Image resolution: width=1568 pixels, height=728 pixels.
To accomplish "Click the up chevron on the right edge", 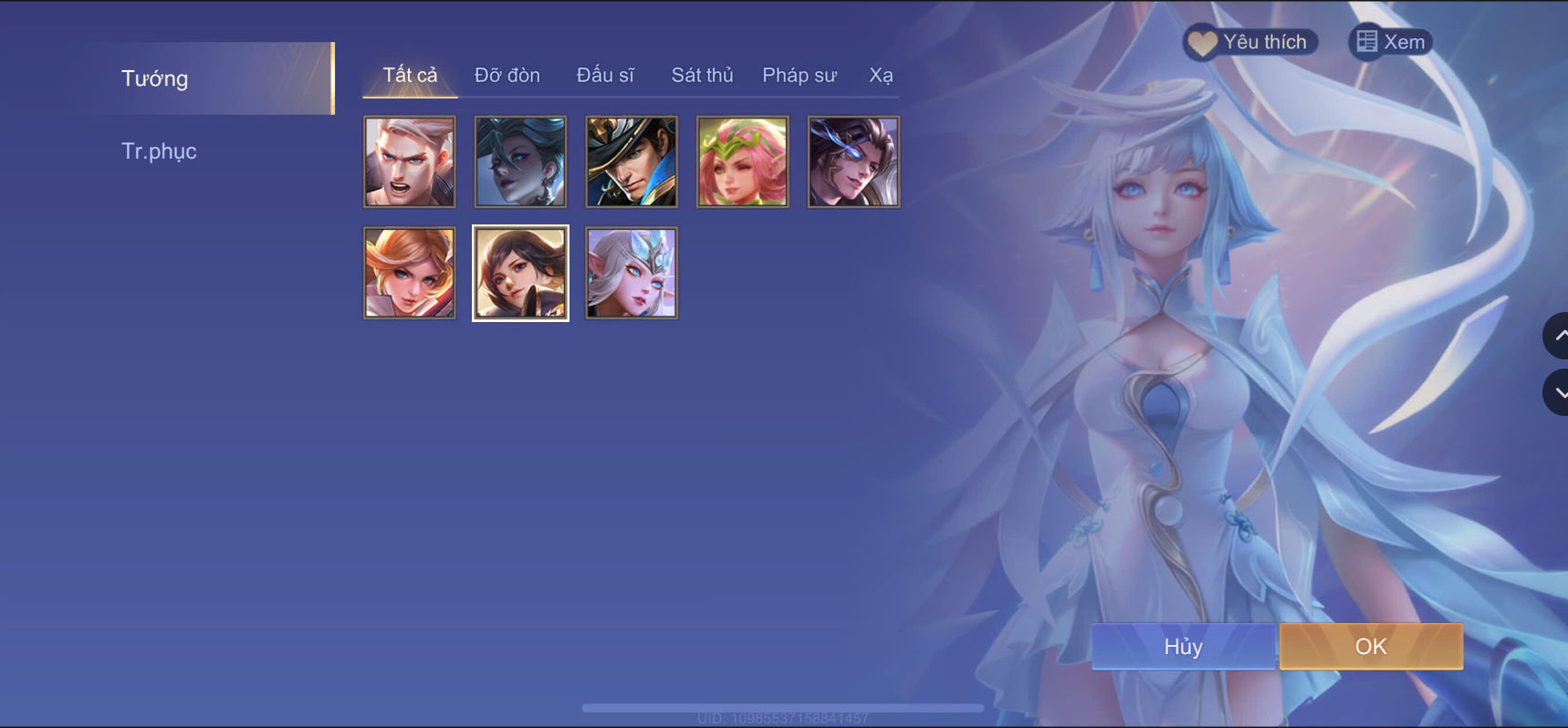I will pos(1557,336).
